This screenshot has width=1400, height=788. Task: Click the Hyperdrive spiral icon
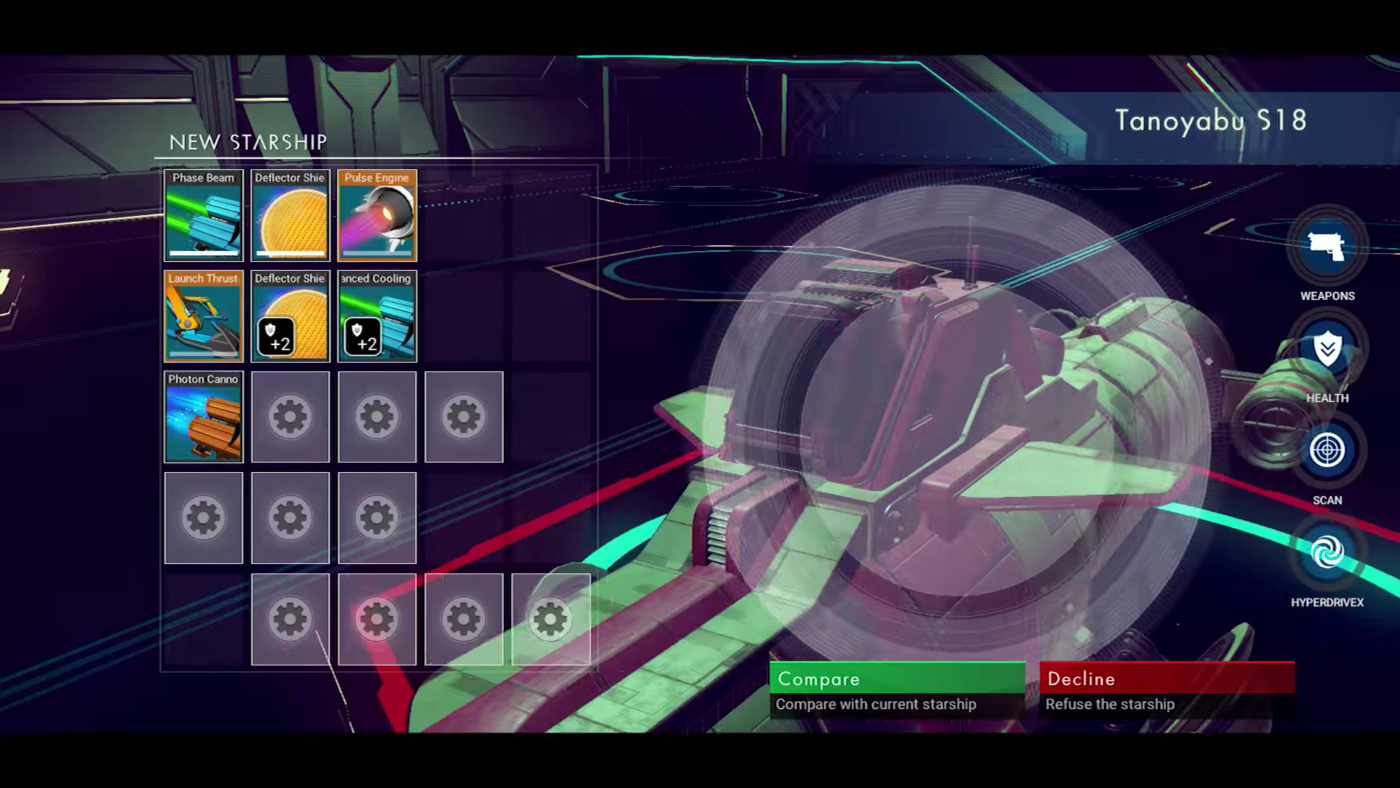pos(1327,550)
